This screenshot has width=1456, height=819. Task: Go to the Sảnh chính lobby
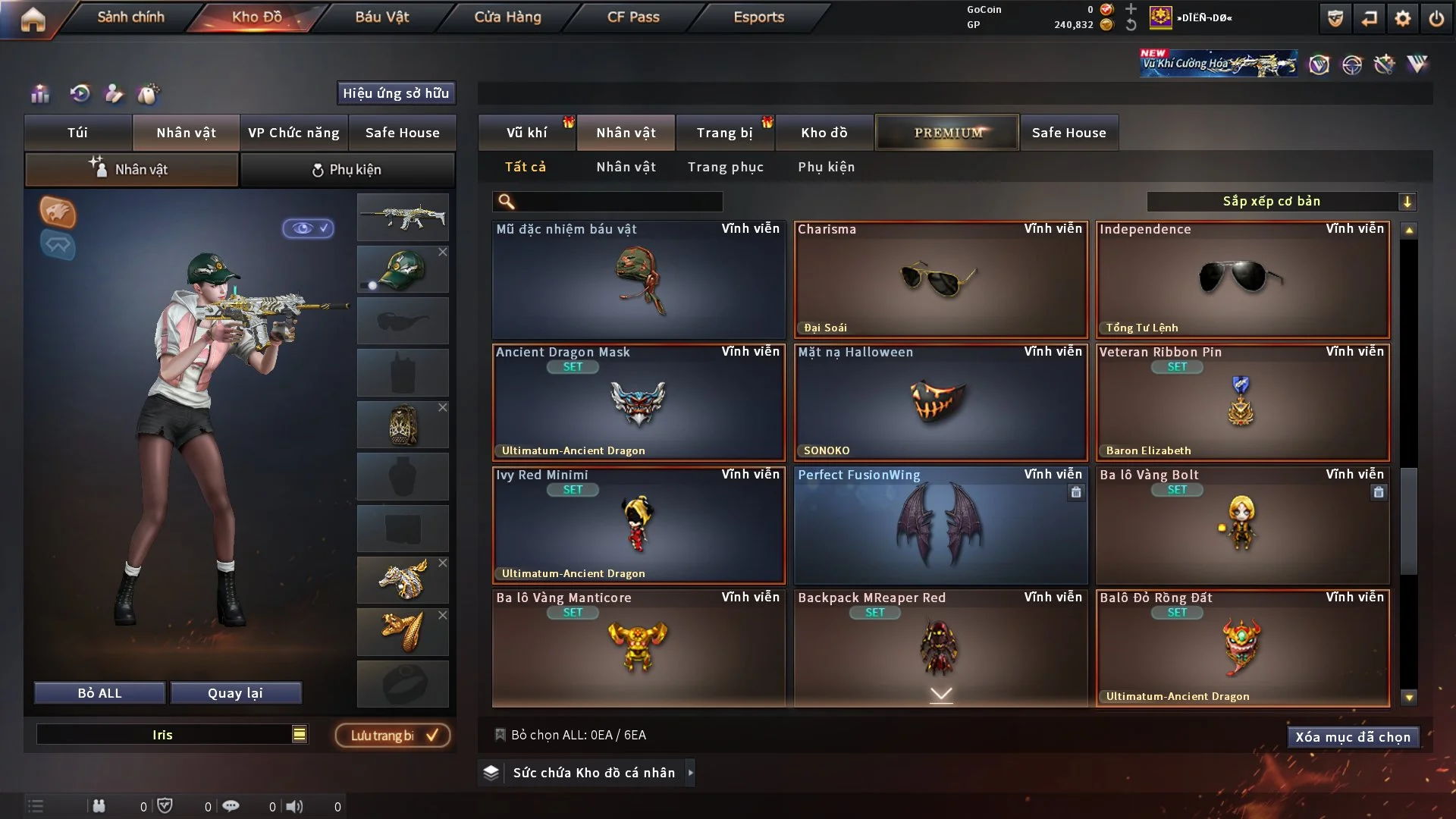130,17
